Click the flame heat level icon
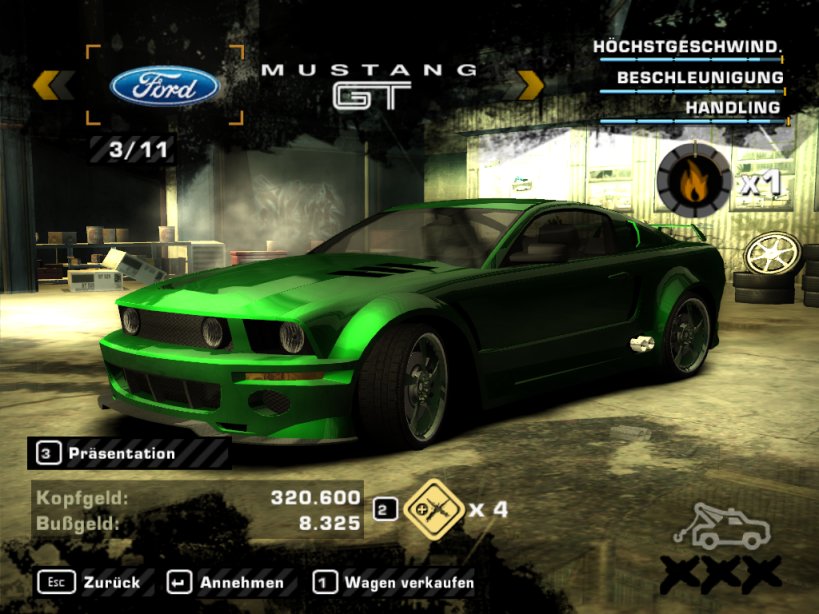The image size is (819, 614). [693, 181]
